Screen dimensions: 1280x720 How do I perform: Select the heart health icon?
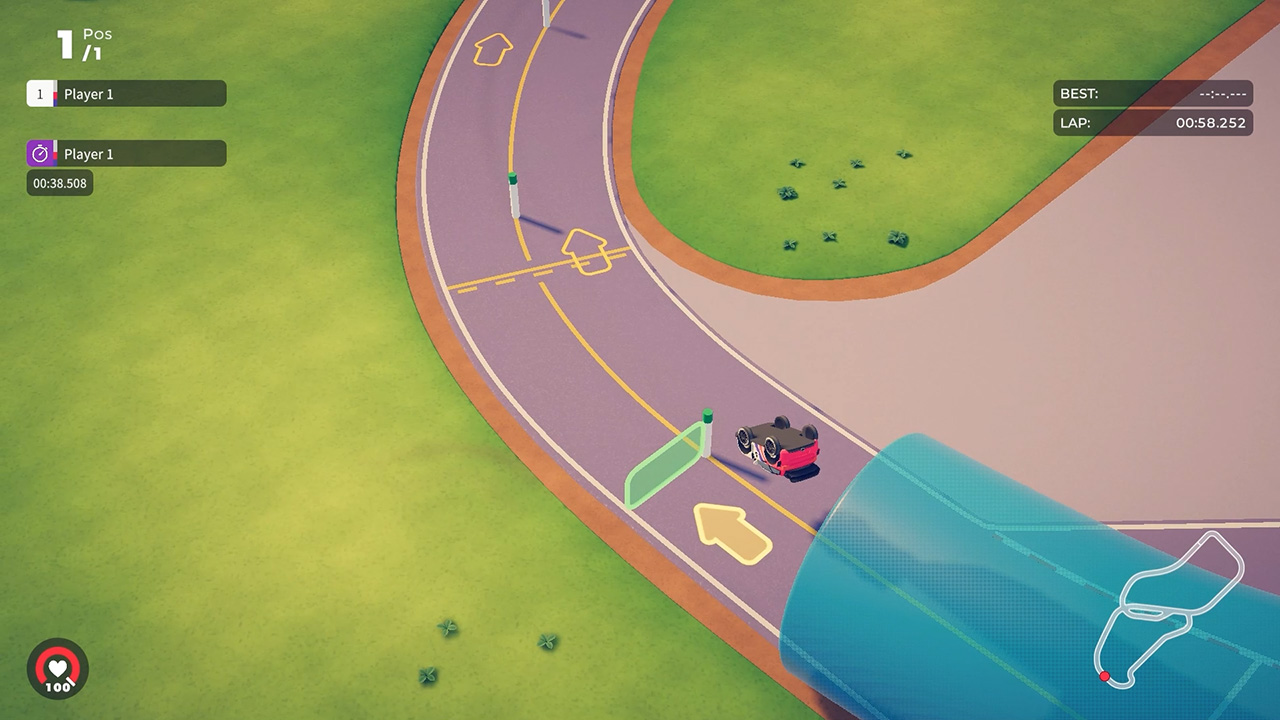coord(58,667)
